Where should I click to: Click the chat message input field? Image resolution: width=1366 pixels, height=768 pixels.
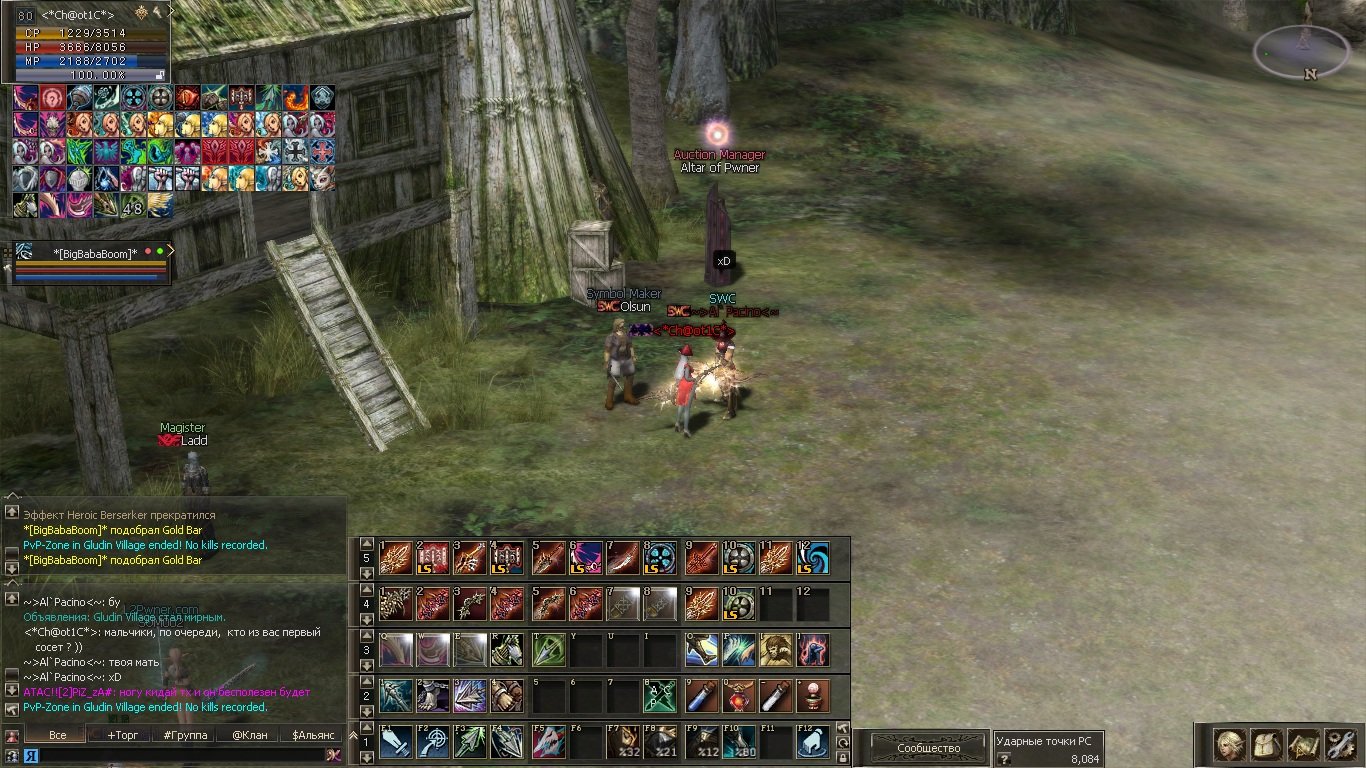tap(180, 755)
